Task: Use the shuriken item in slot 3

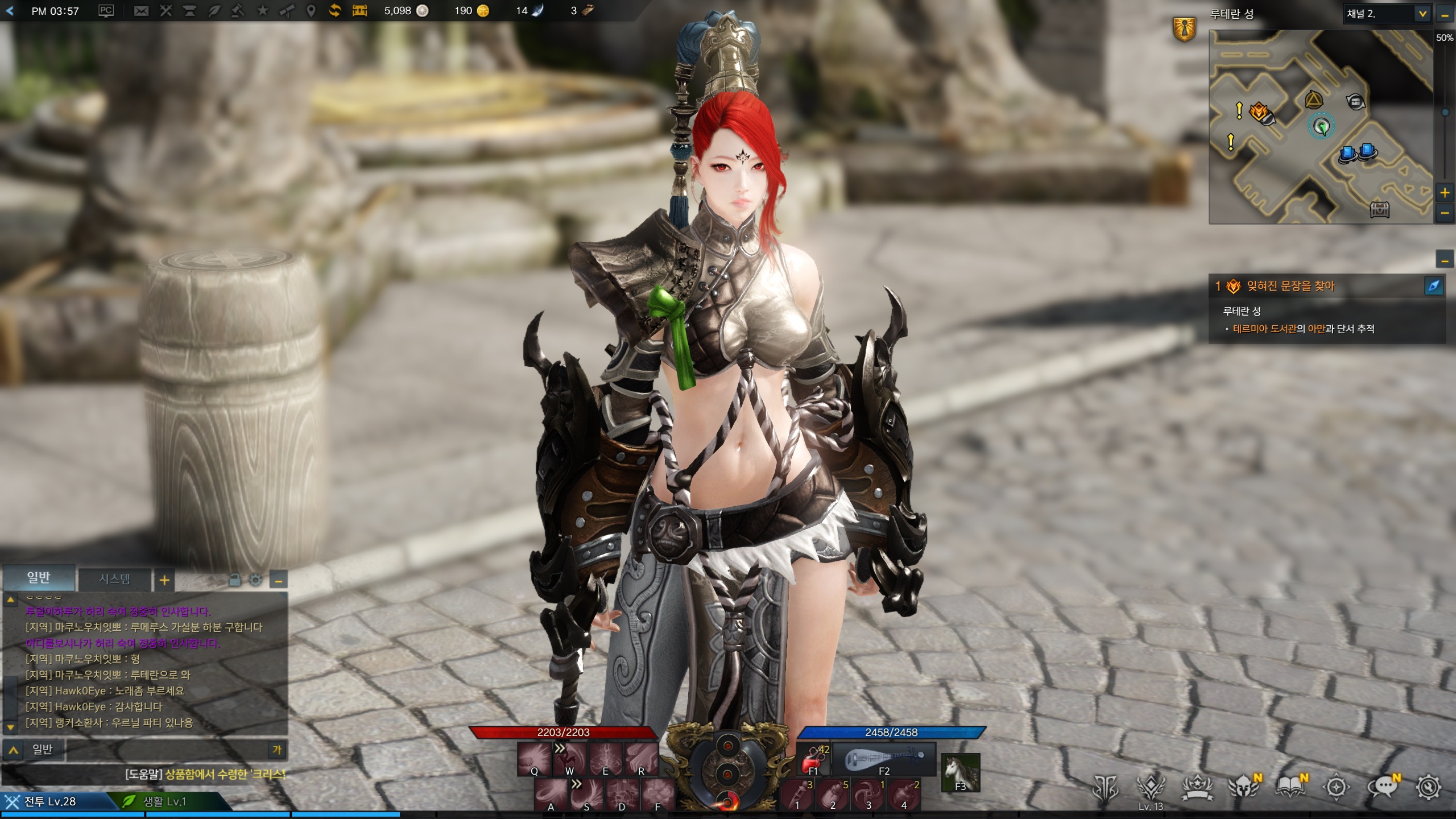Action: 868,795
